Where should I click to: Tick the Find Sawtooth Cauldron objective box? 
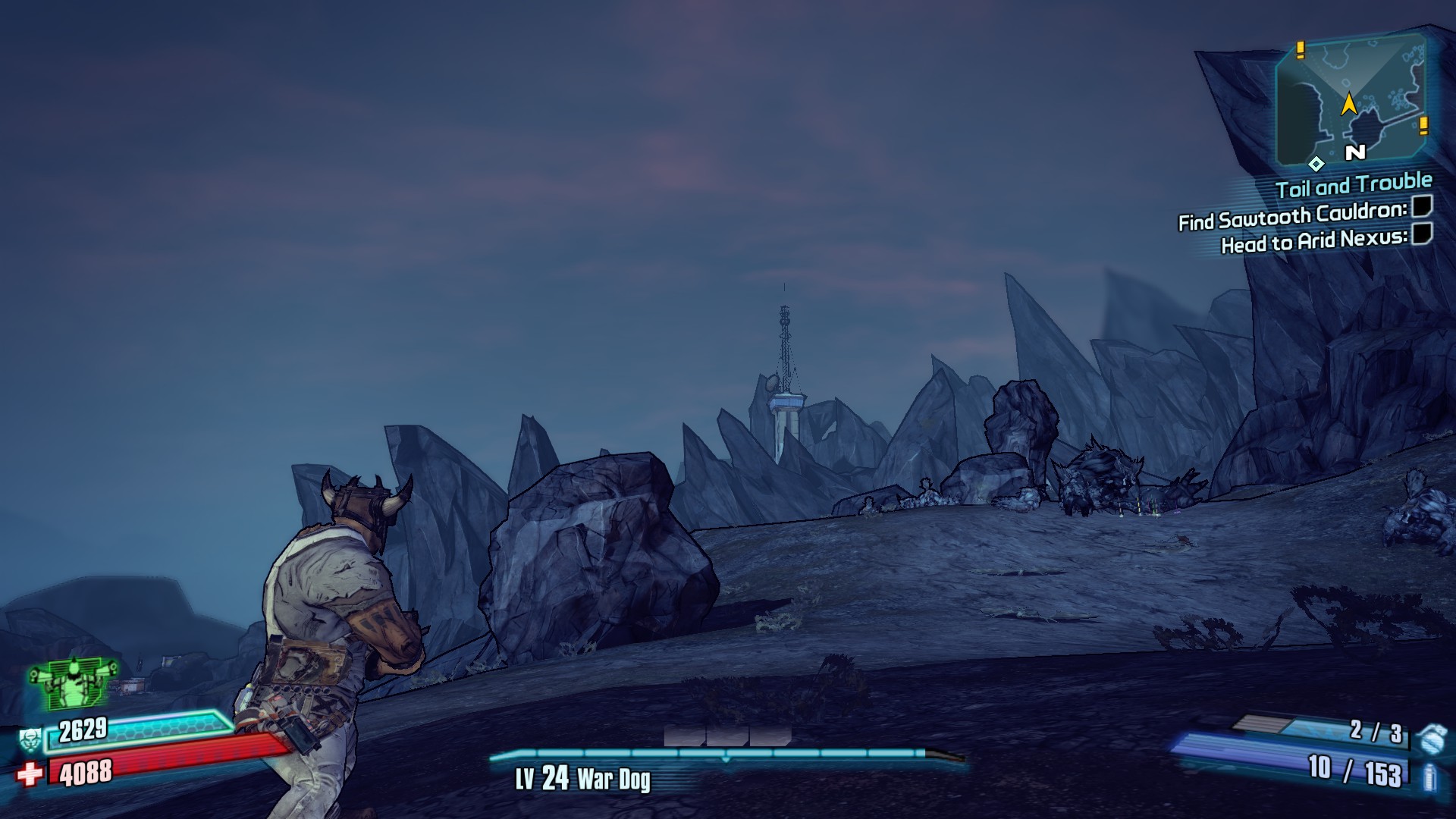tap(1422, 206)
